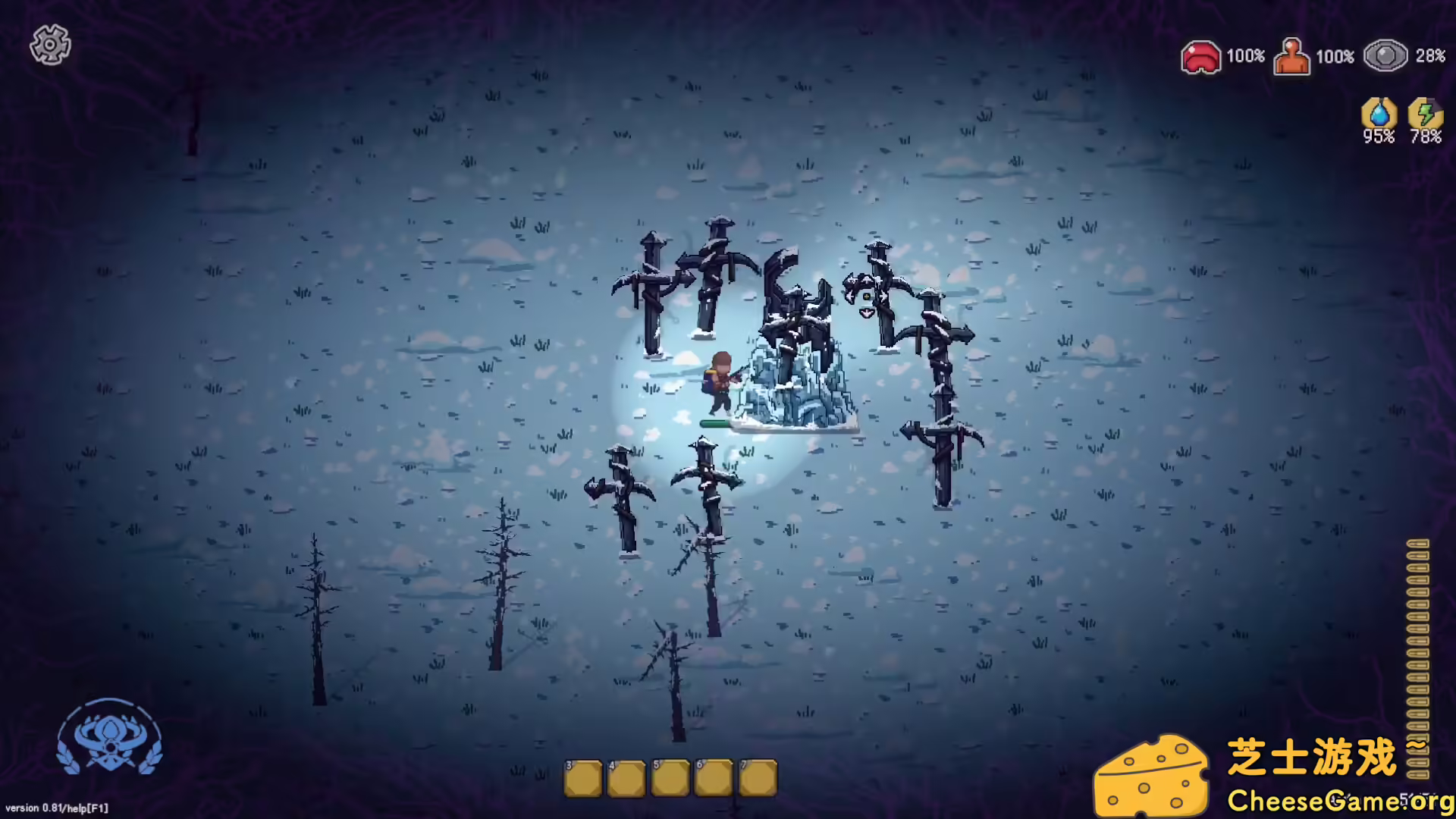Click the red health indicator showing 100%
1456x819 pixels.
pos(1202,55)
